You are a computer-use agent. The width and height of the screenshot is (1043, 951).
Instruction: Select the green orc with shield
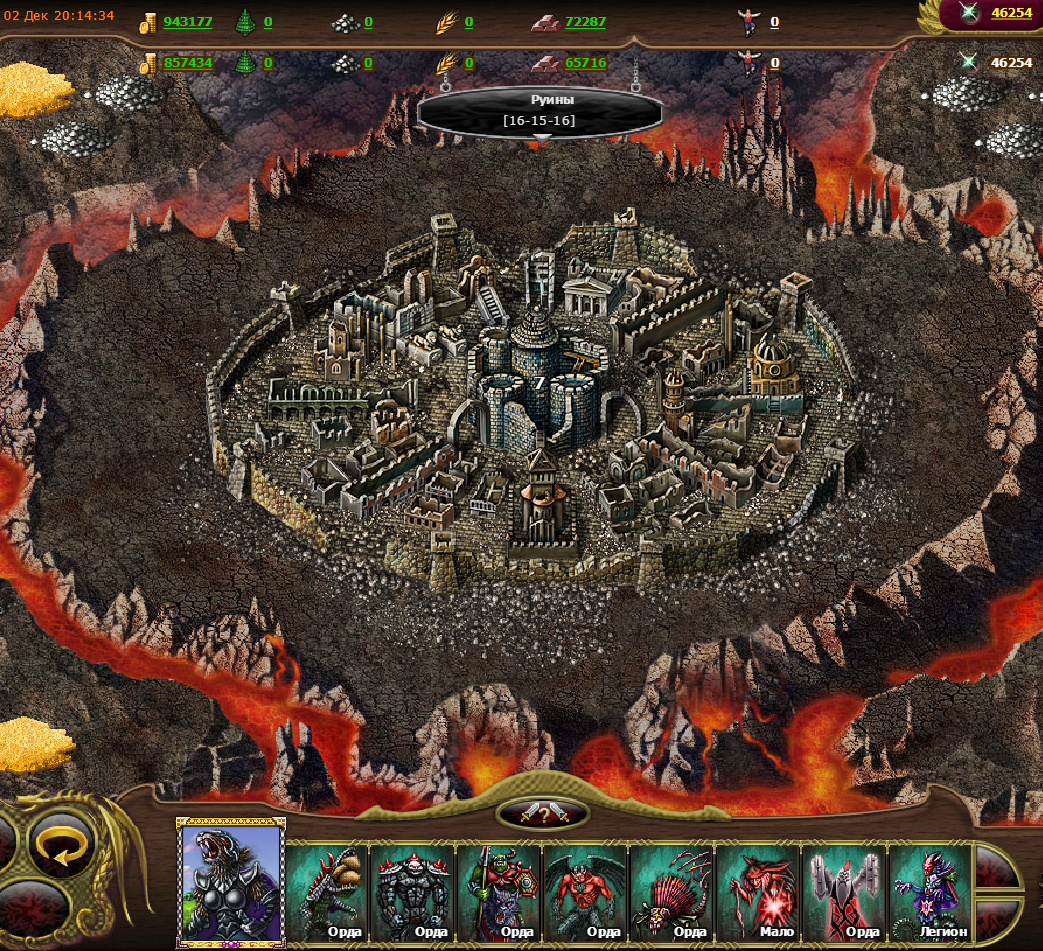click(x=499, y=890)
